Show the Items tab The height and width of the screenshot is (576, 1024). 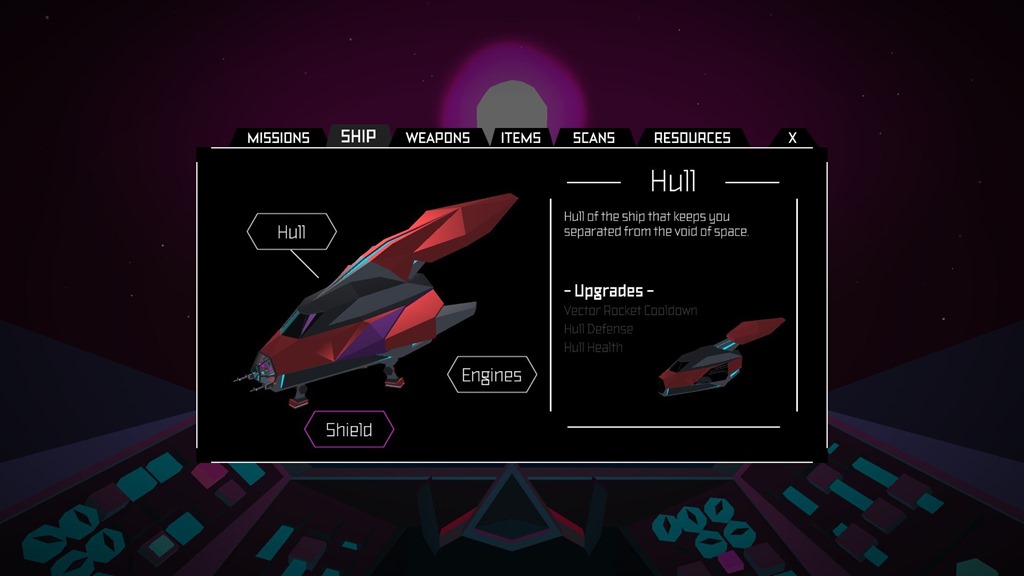coord(520,138)
